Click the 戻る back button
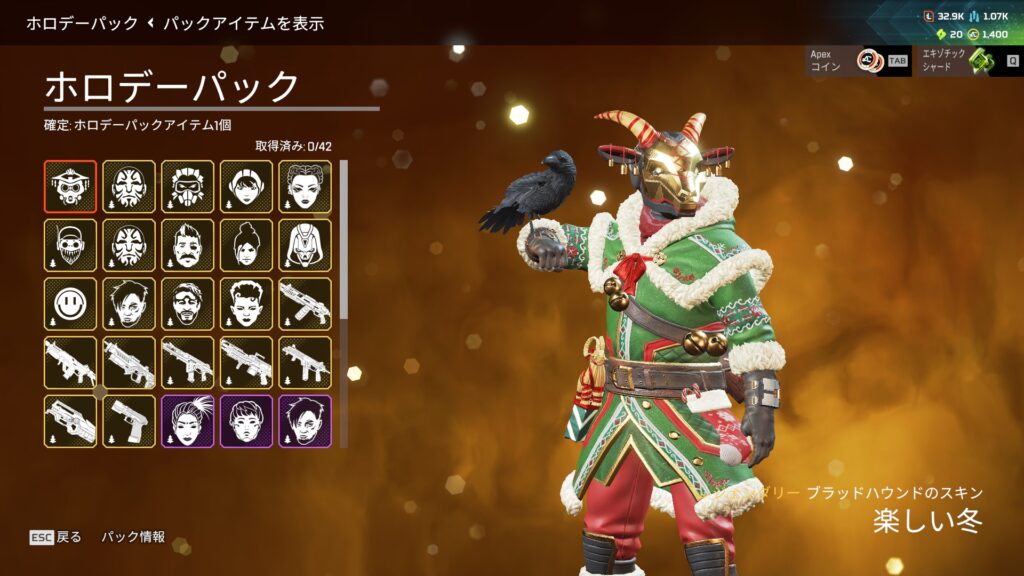 (x=57, y=537)
